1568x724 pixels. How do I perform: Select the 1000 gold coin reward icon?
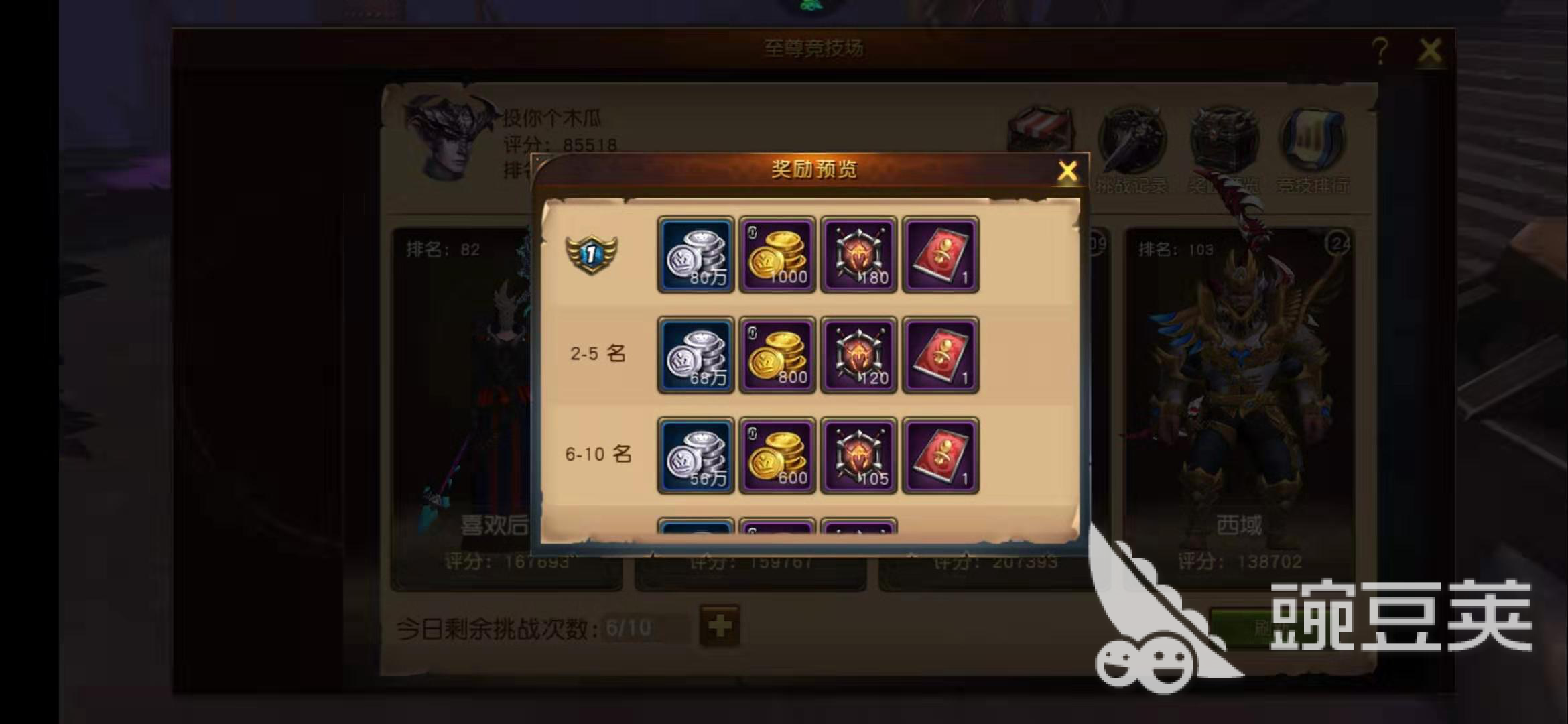777,255
